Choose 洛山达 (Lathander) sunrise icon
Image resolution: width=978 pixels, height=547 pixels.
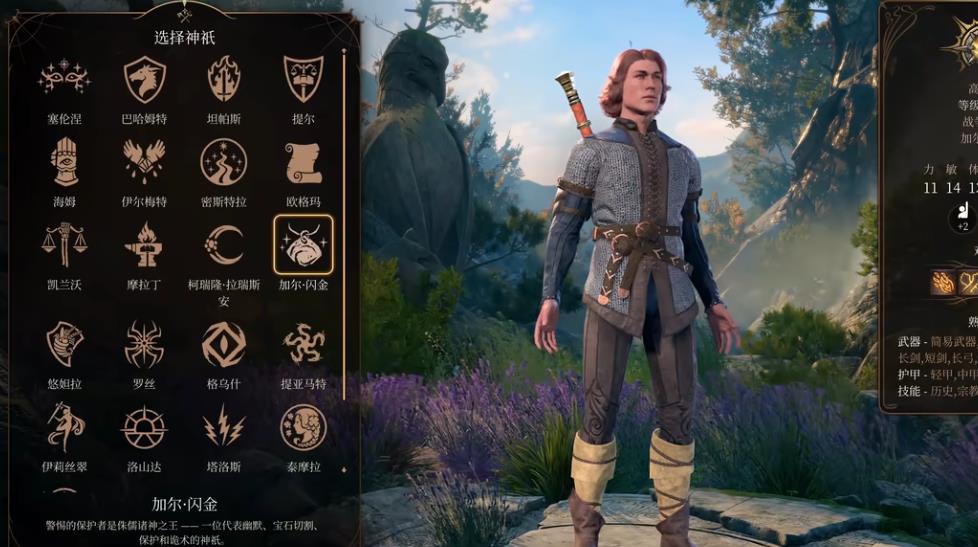(144, 427)
